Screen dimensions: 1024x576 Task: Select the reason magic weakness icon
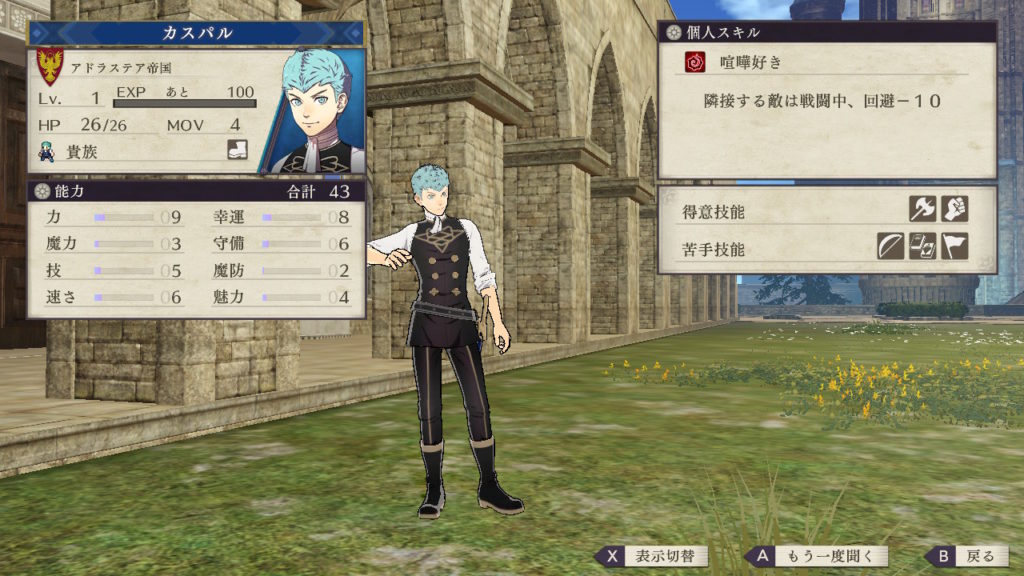922,246
